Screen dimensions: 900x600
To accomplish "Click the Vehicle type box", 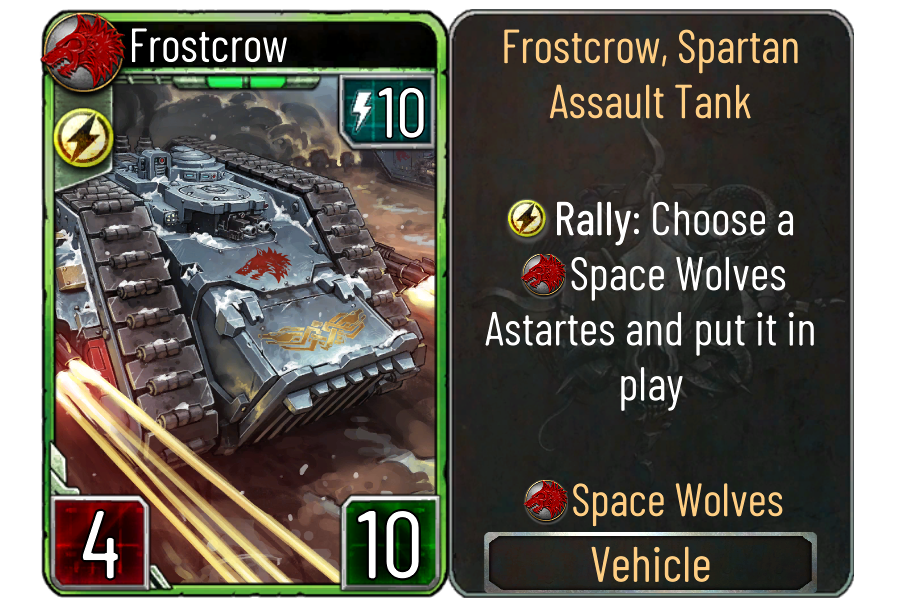I will pyautogui.click(x=650, y=563).
